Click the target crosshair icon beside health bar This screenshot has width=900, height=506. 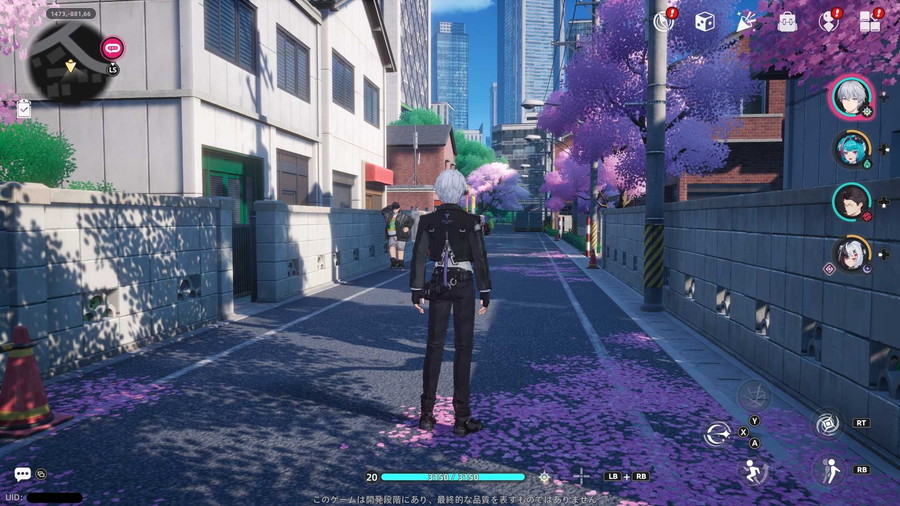pyautogui.click(x=544, y=477)
